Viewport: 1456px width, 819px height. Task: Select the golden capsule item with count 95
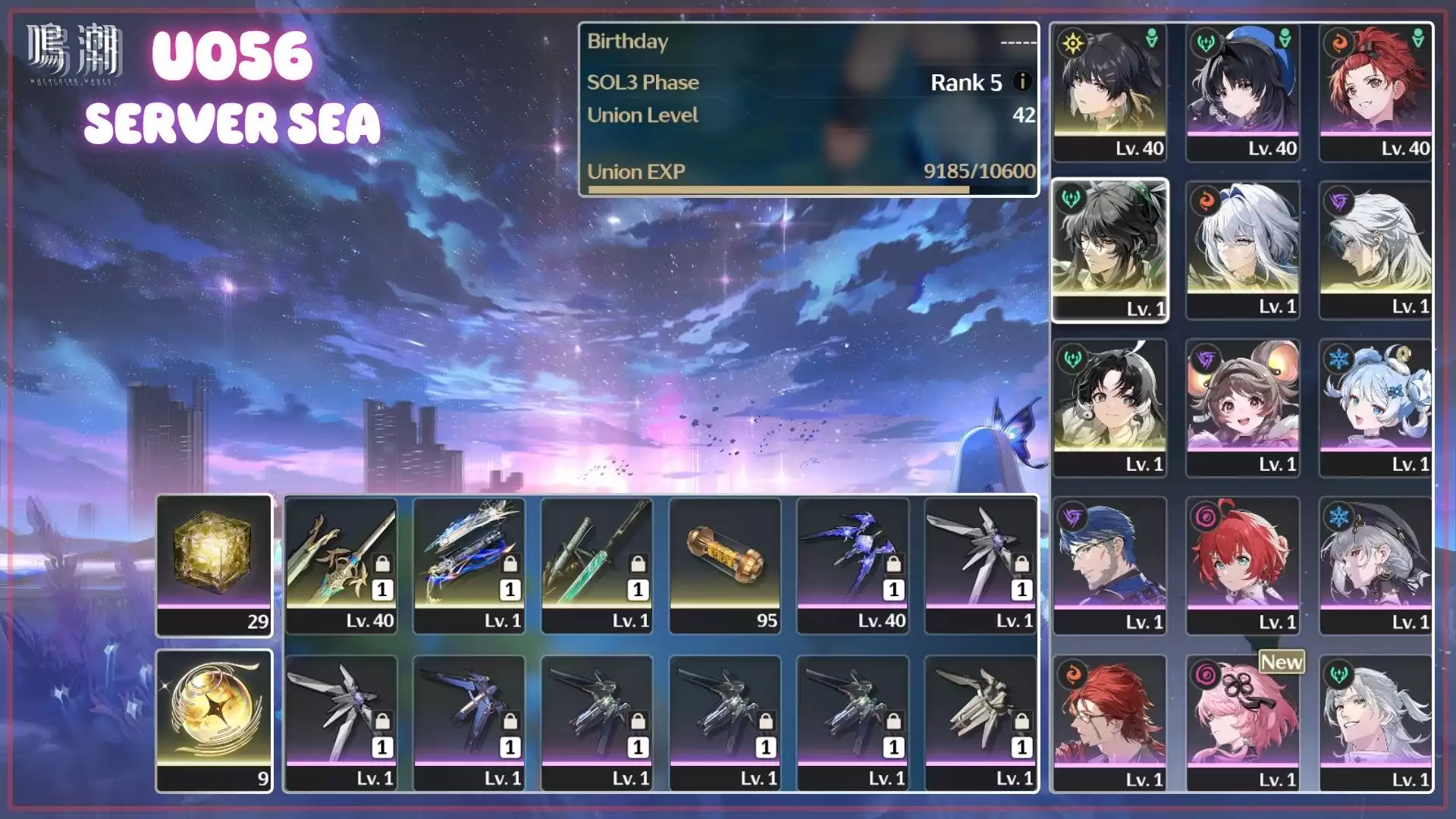coord(725,565)
